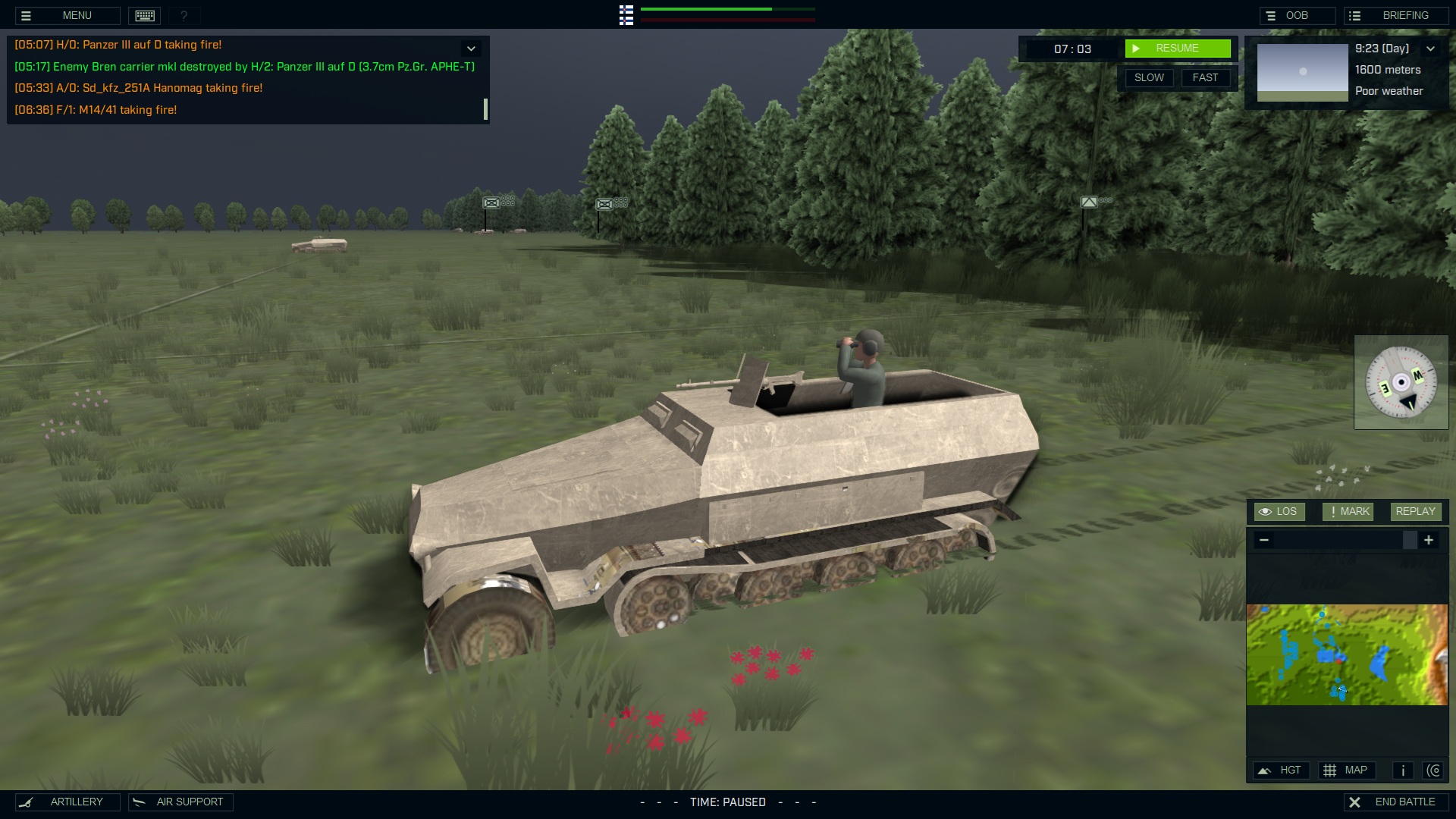Click the MARK exclamation icon
1456x819 pixels.
(x=1332, y=511)
